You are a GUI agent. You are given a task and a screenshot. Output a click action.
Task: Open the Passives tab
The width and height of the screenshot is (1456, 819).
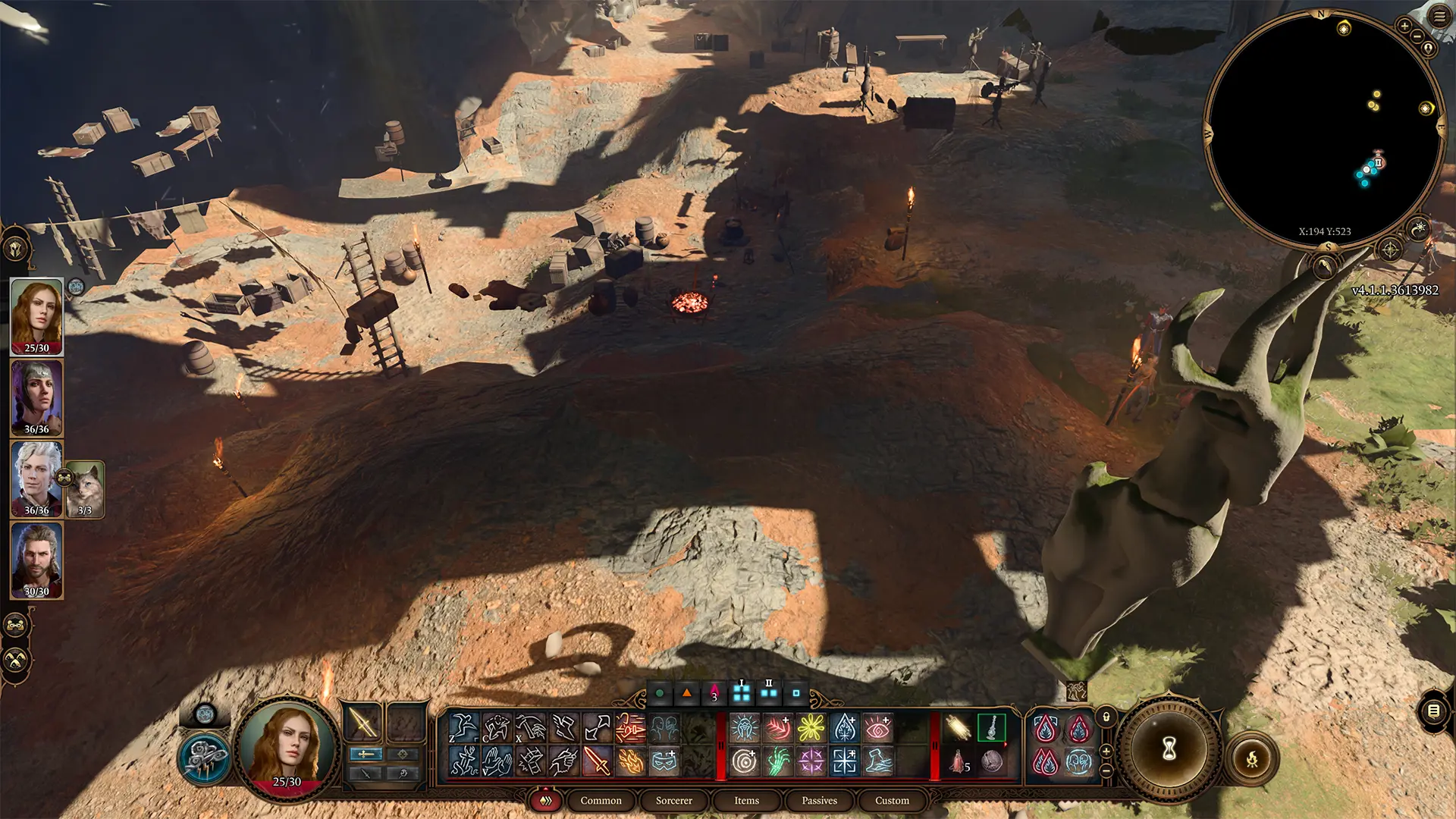[x=819, y=800]
